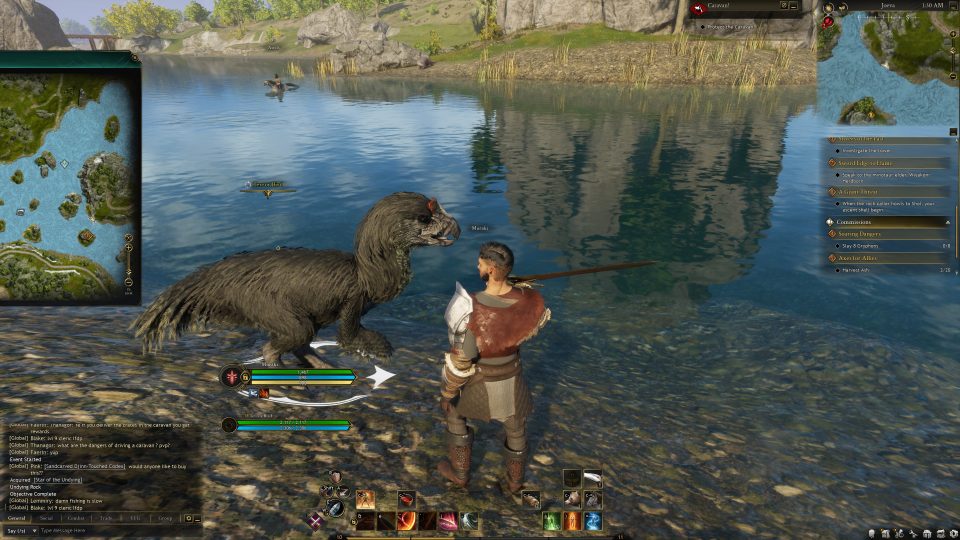Open the Say chat channel dropdown

tap(18, 530)
